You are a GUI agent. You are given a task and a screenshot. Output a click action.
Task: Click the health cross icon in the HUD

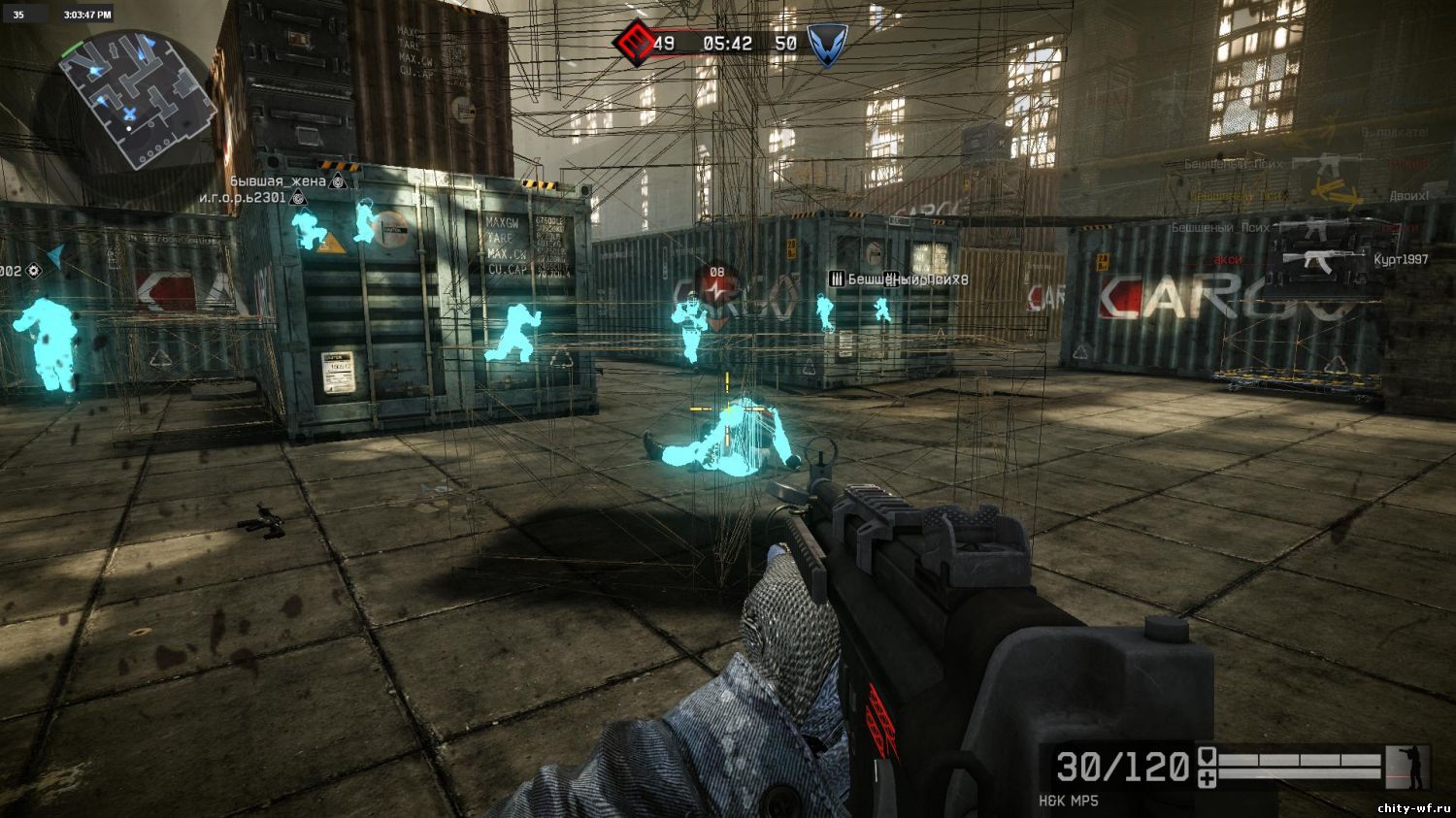click(x=1207, y=778)
